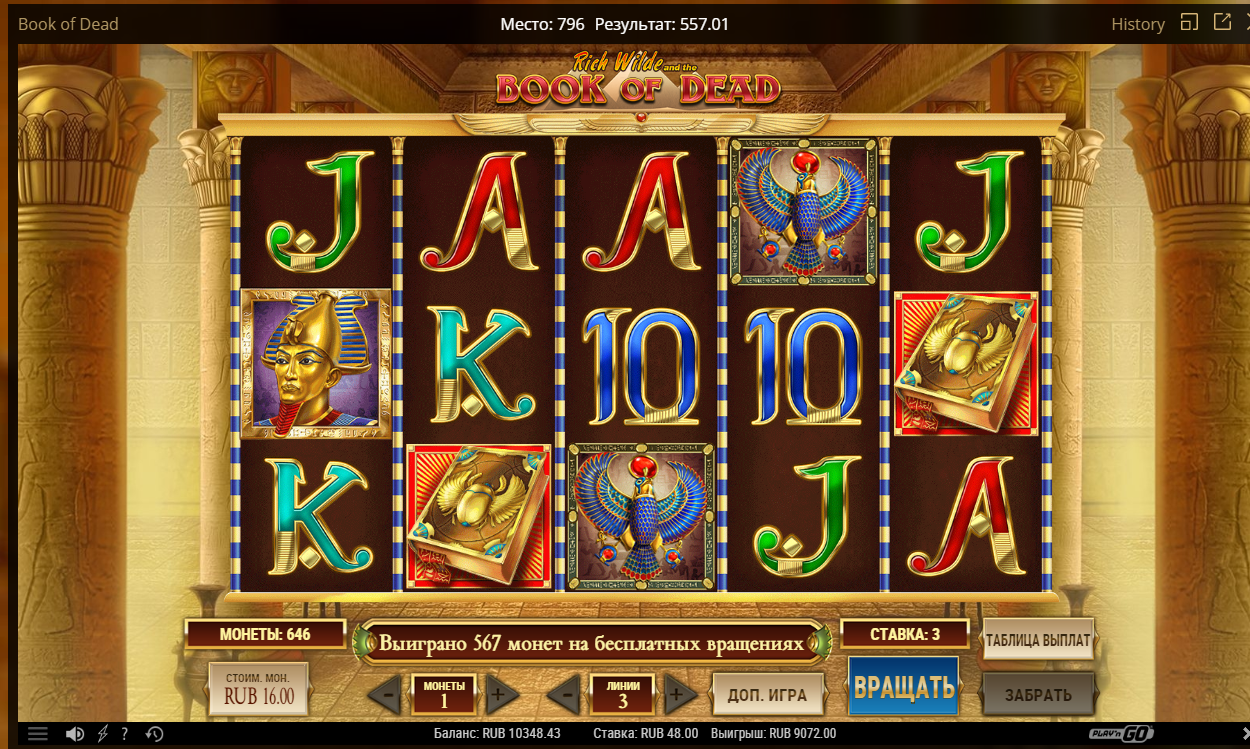The image size is (1250, 749).
Task: Start the ДОП. ИГРА gamble round
Action: point(768,694)
